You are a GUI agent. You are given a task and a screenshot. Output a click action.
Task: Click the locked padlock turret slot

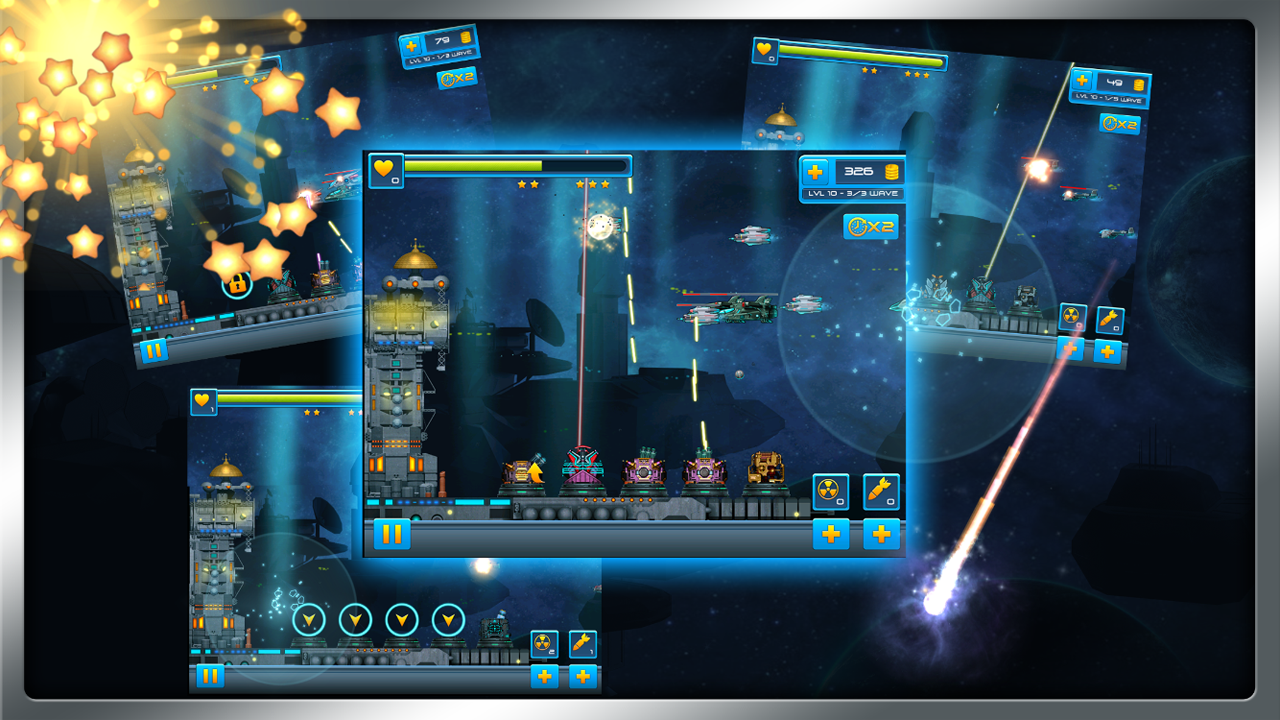(x=236, y=287)
